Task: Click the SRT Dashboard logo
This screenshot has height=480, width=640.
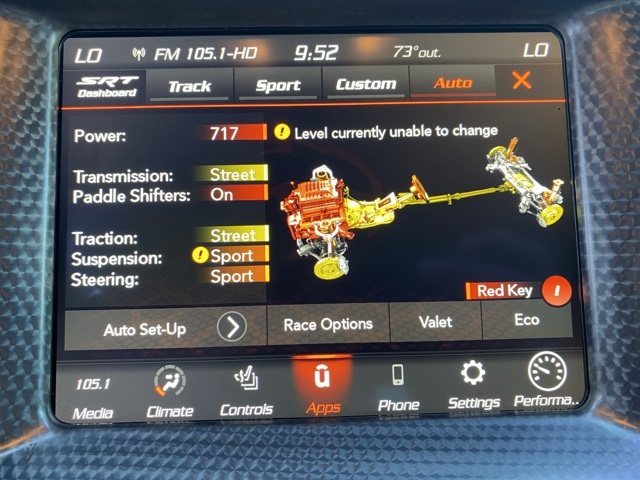Action: (x=106, y=86)
